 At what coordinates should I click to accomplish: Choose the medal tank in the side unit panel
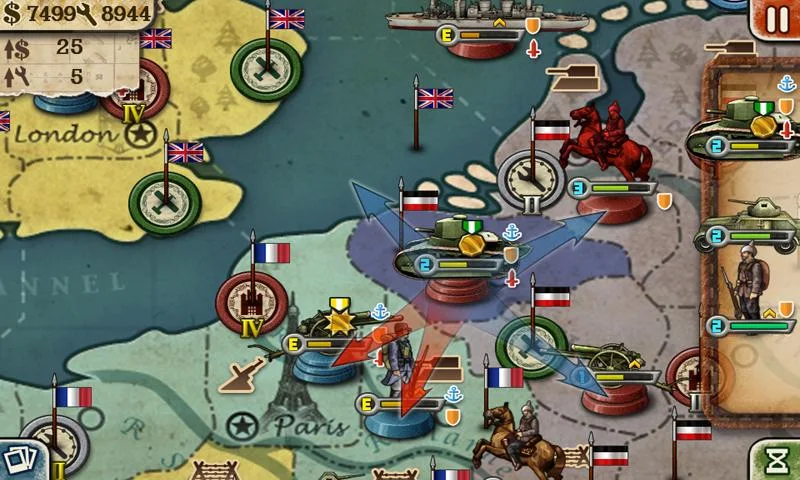(x=750, y=122)
